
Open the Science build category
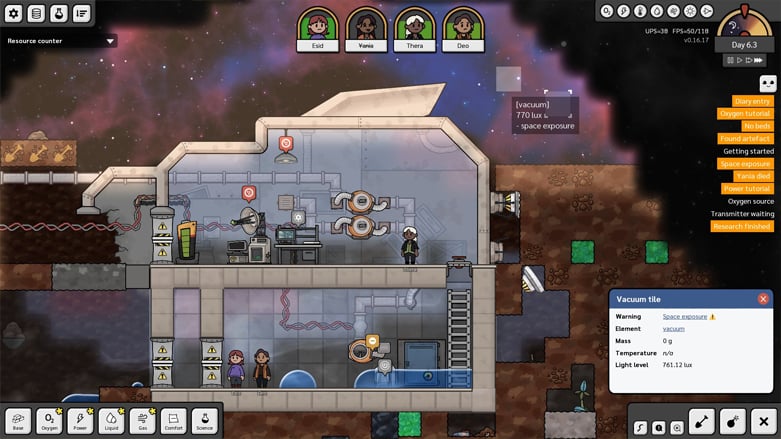coord(204,421)
